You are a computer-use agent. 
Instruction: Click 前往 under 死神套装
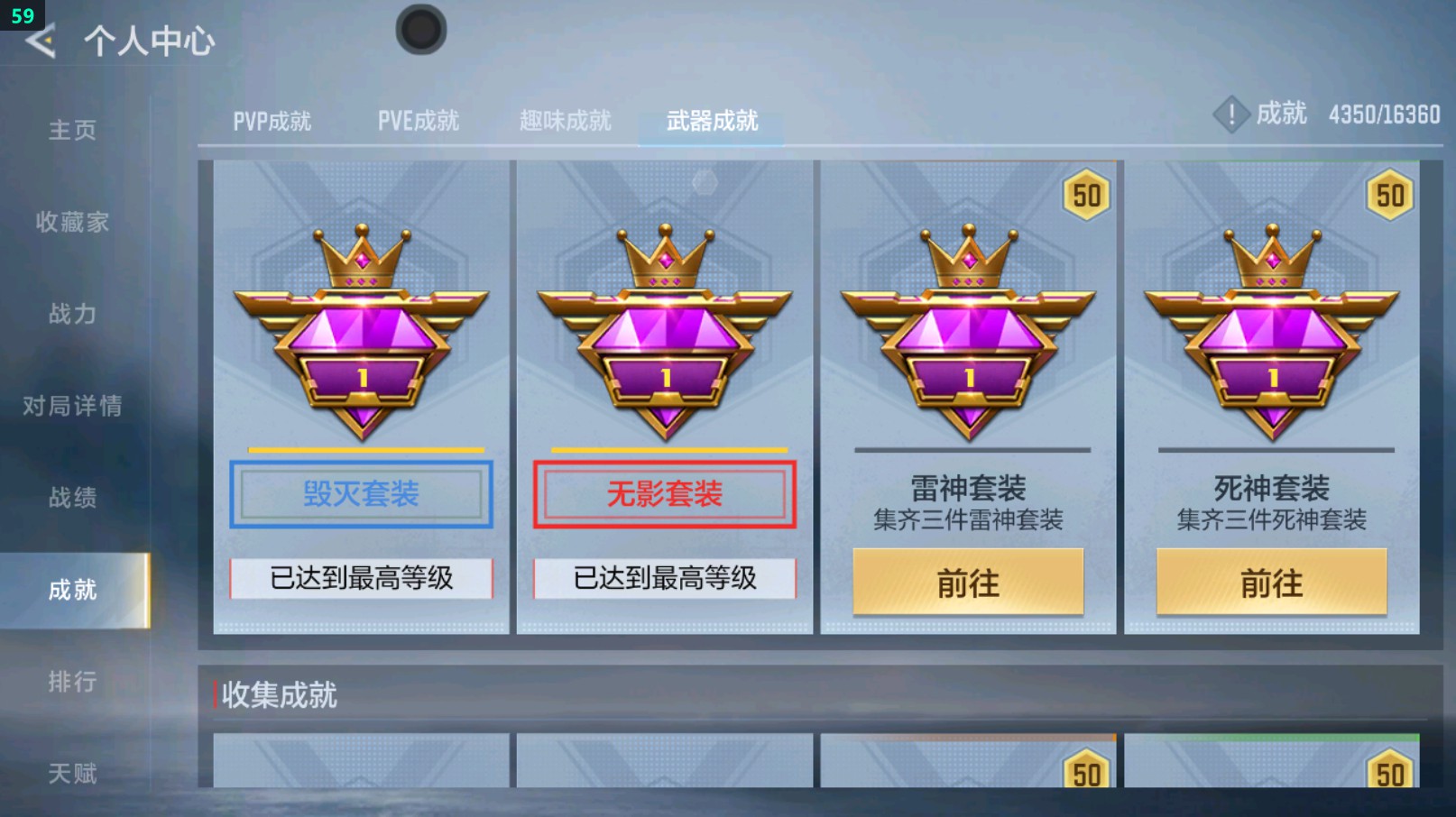tap(1272, 583)
